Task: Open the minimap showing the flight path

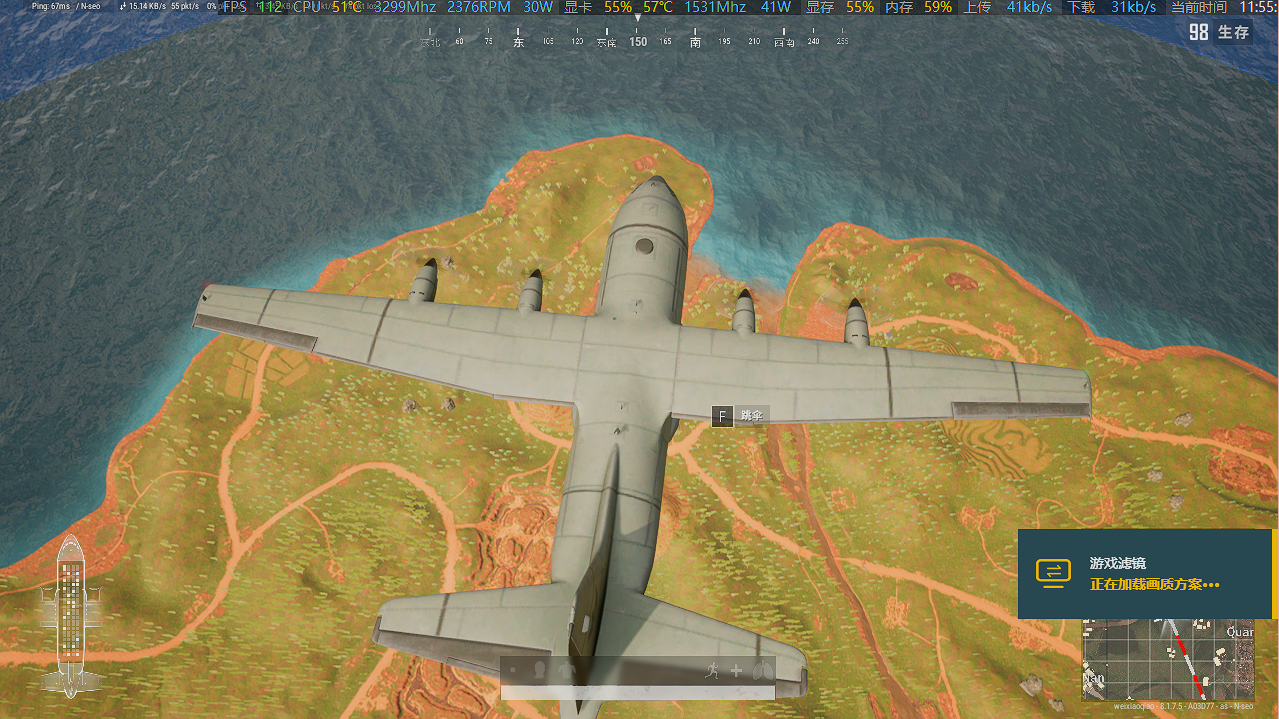Action: click(1168, 660)
